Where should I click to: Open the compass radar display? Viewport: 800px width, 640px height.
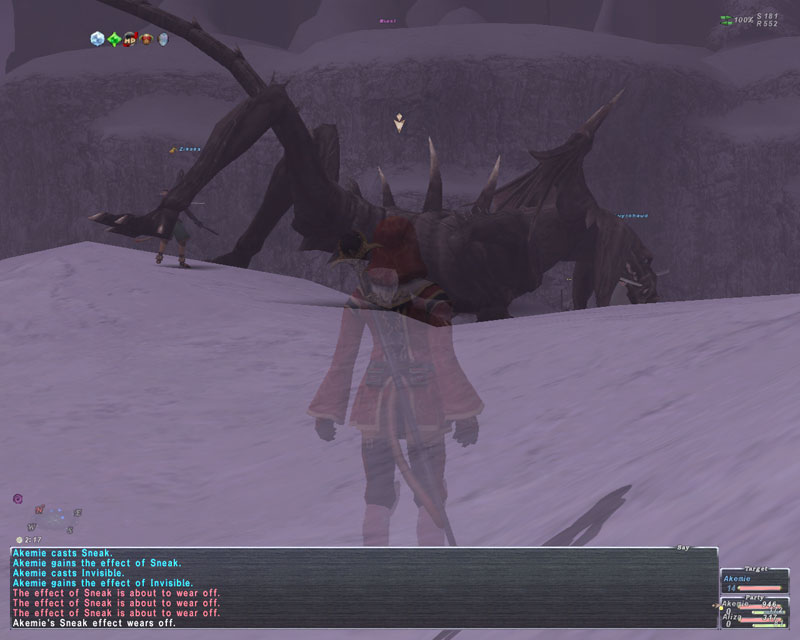[56, 517]
